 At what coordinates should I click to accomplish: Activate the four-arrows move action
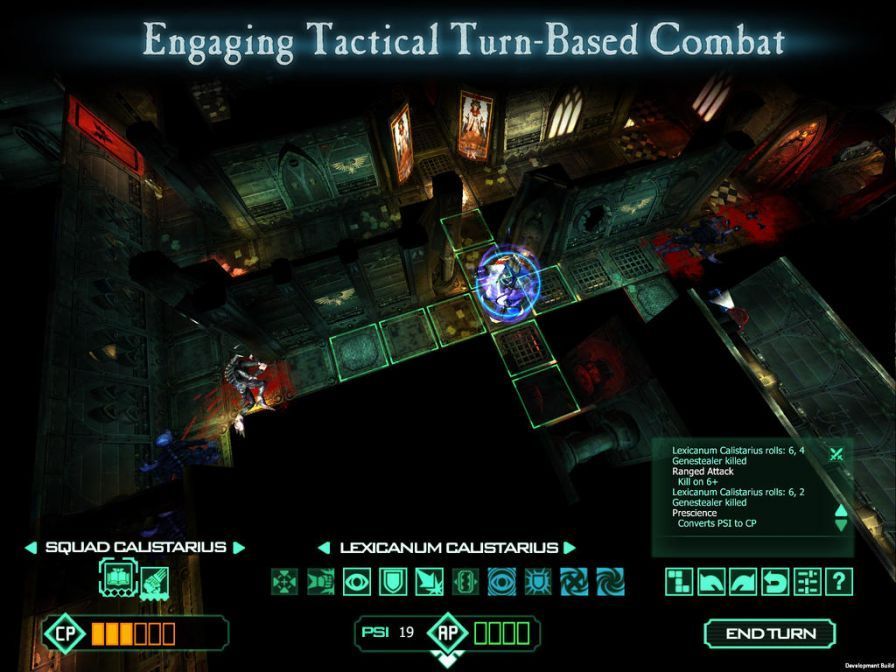tap(285, 581)
